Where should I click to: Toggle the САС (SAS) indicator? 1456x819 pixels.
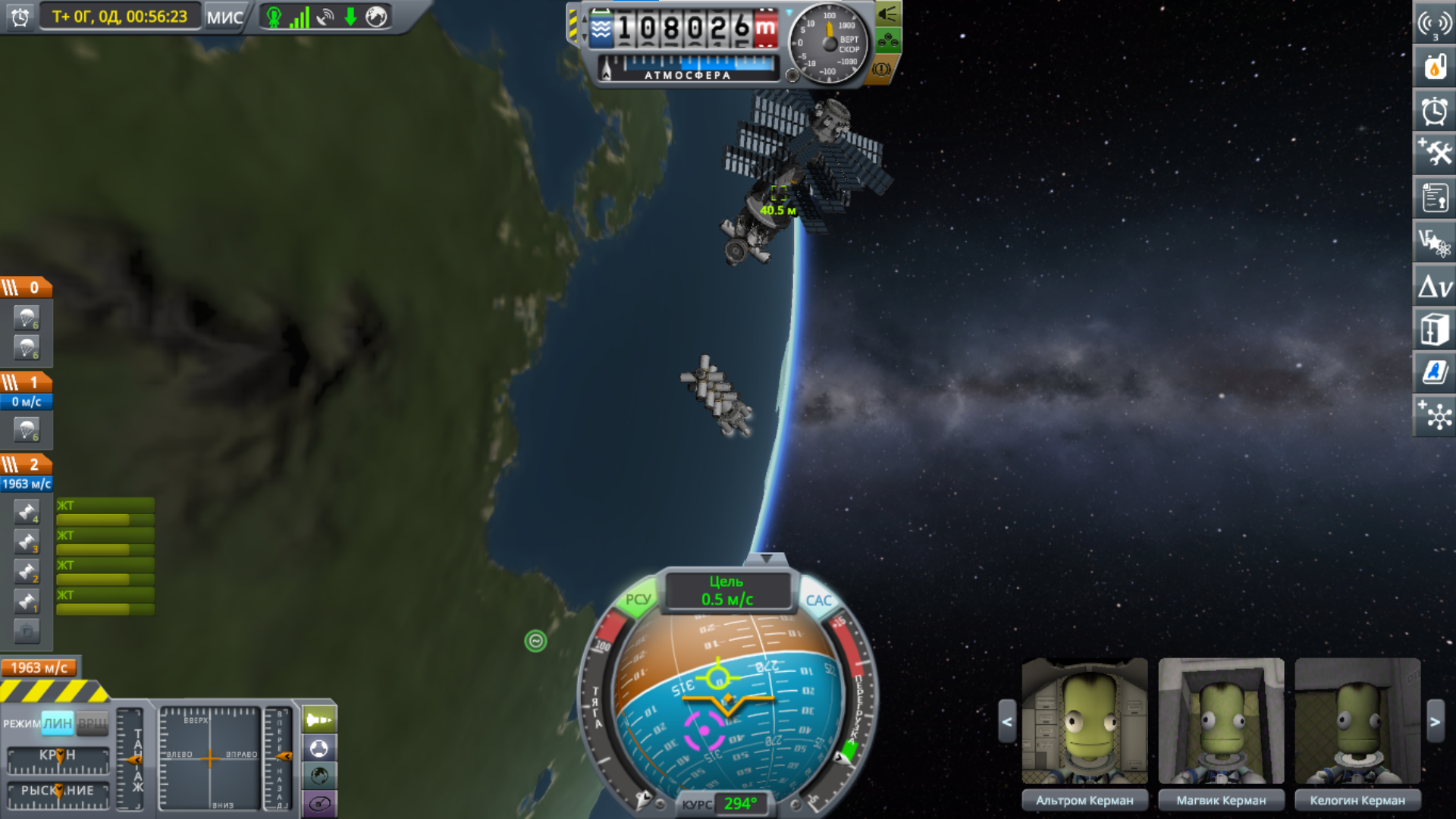coord(818,601)
